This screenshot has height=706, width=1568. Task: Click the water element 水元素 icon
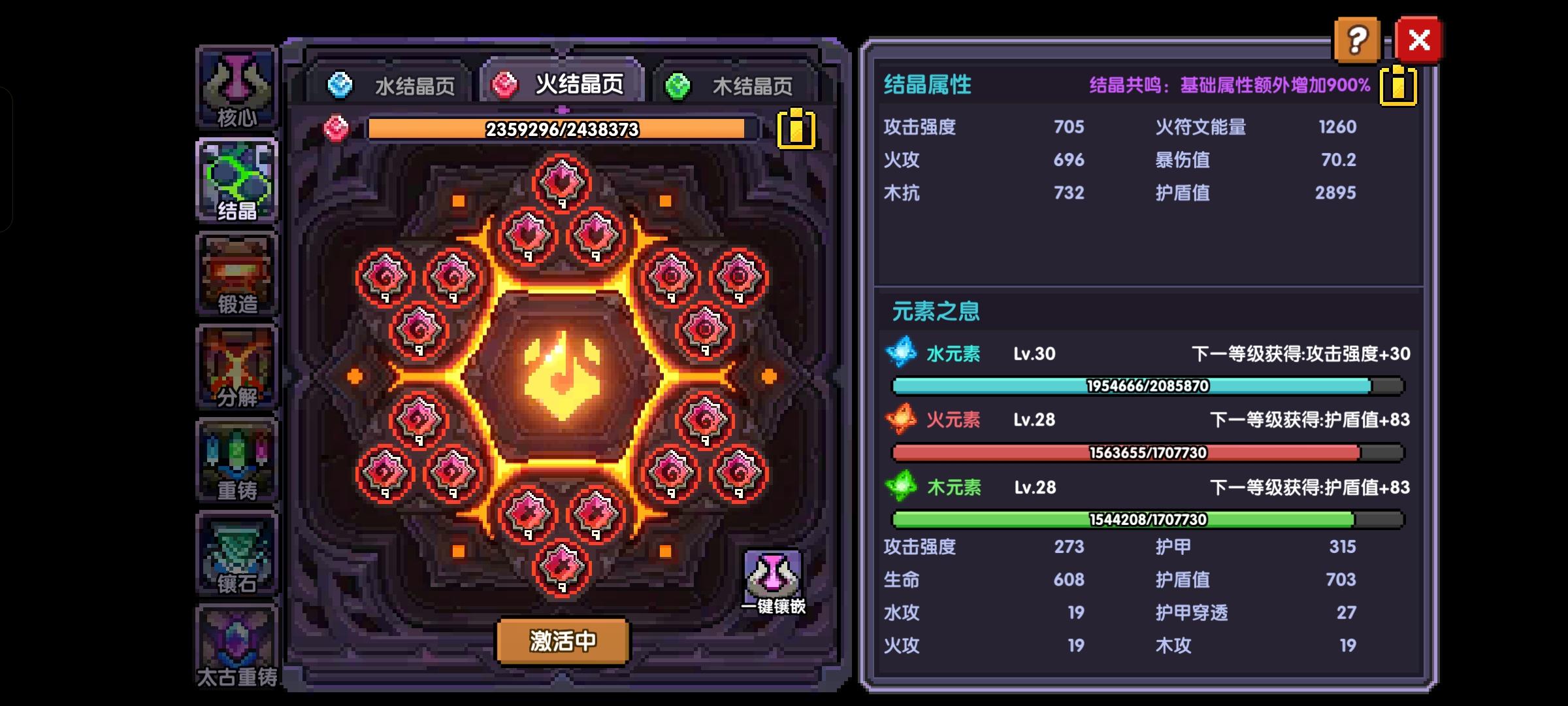pyautogui.click(x=900, y=353)
